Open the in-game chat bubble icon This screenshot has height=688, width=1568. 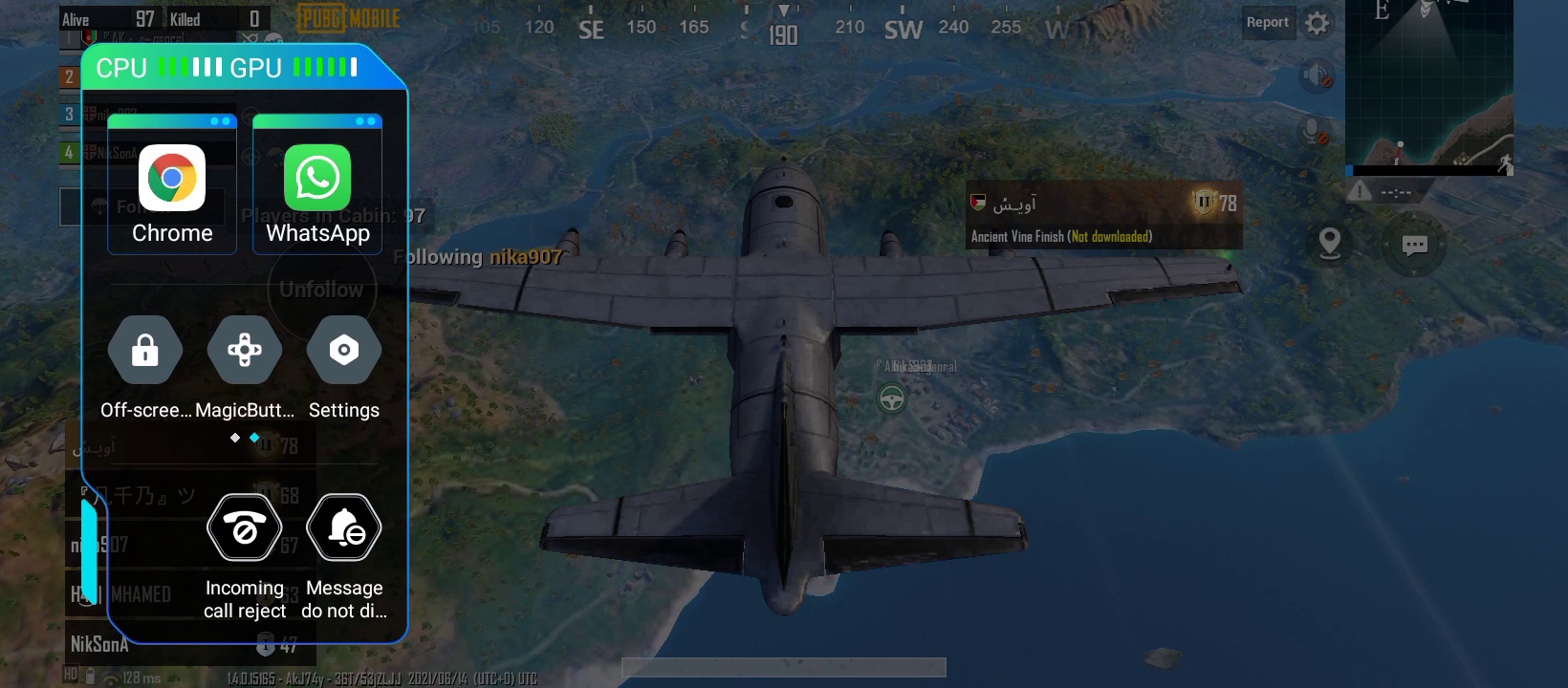1414,245
